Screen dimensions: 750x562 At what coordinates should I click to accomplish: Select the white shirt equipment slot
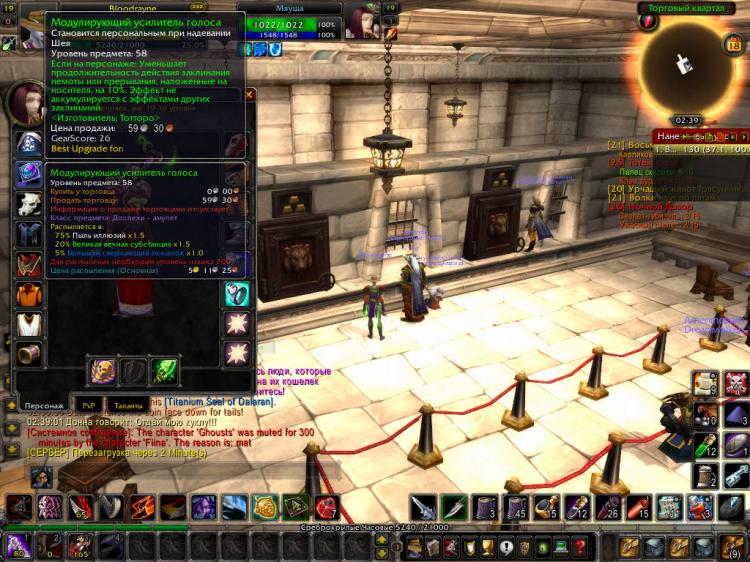pyautogui.click(x=29, y=324)
